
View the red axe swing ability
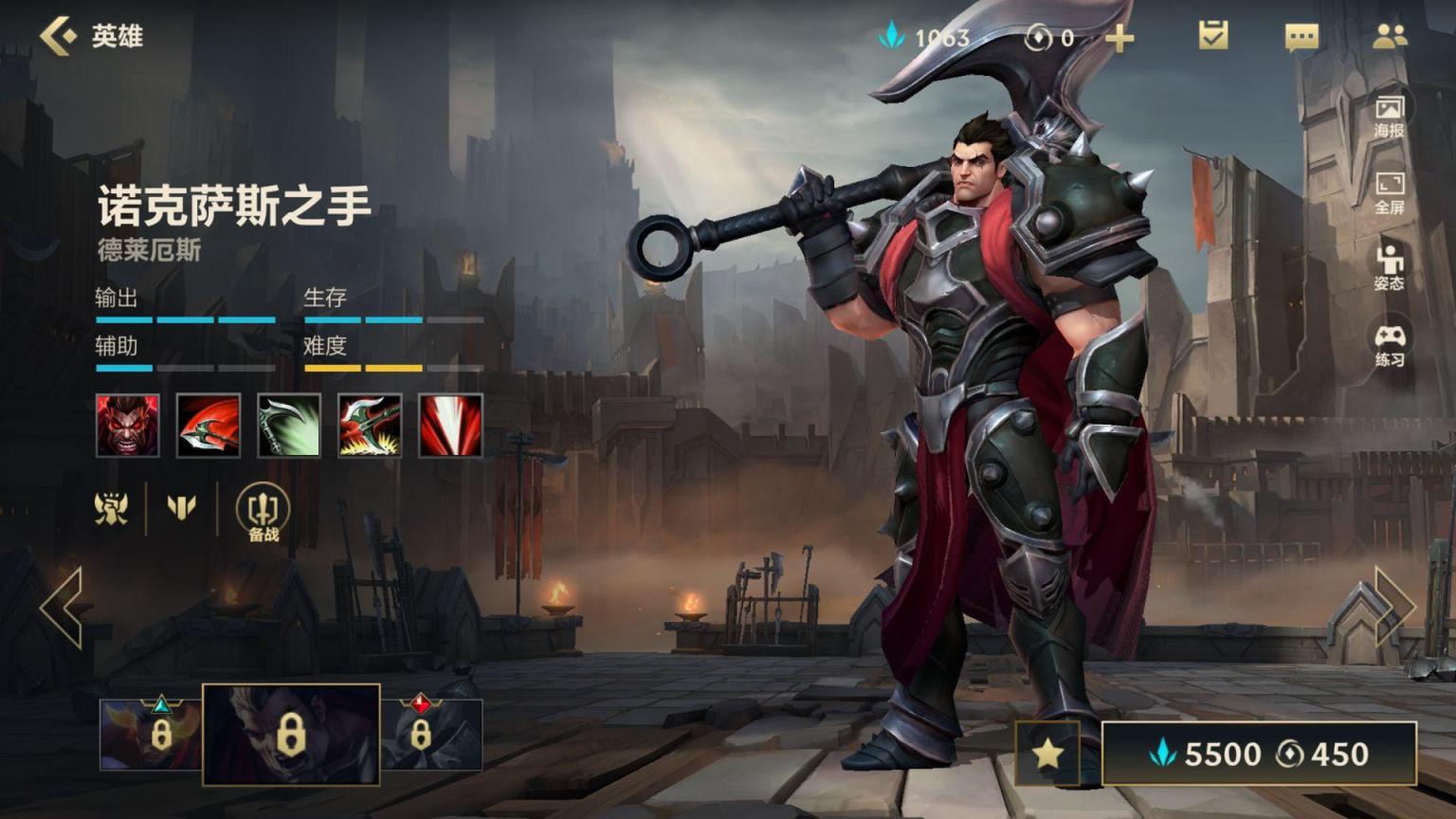click(209, 426)
